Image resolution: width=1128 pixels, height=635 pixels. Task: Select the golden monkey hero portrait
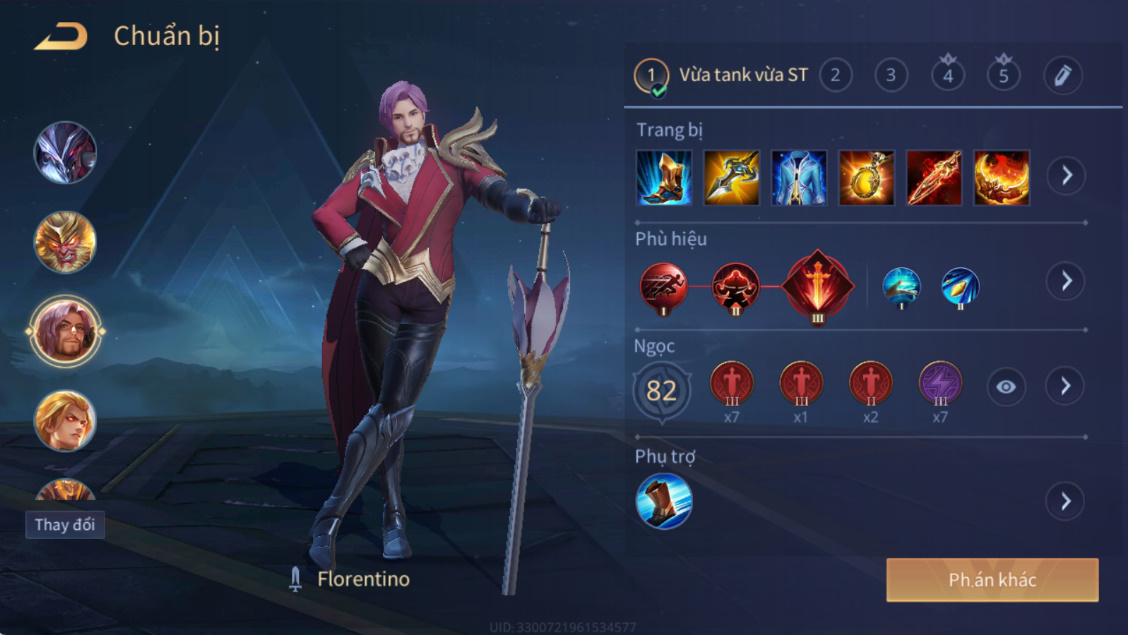click(65, 242)
